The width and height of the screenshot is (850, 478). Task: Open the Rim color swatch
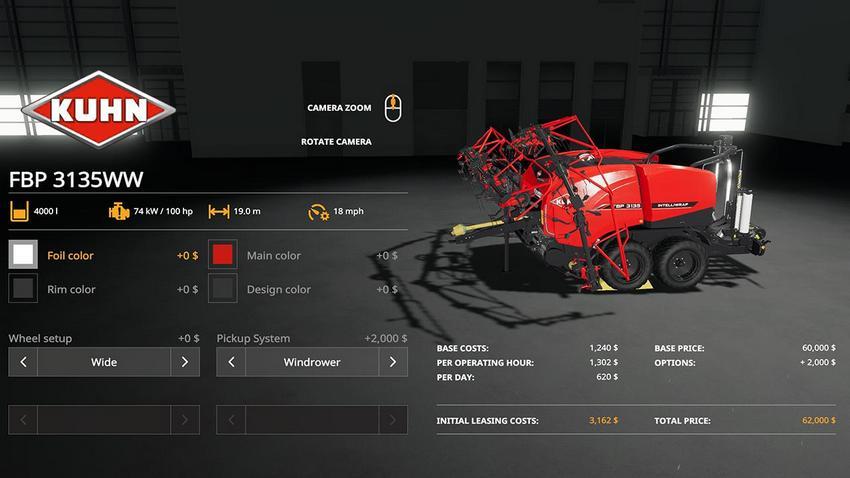click(23, 289)
